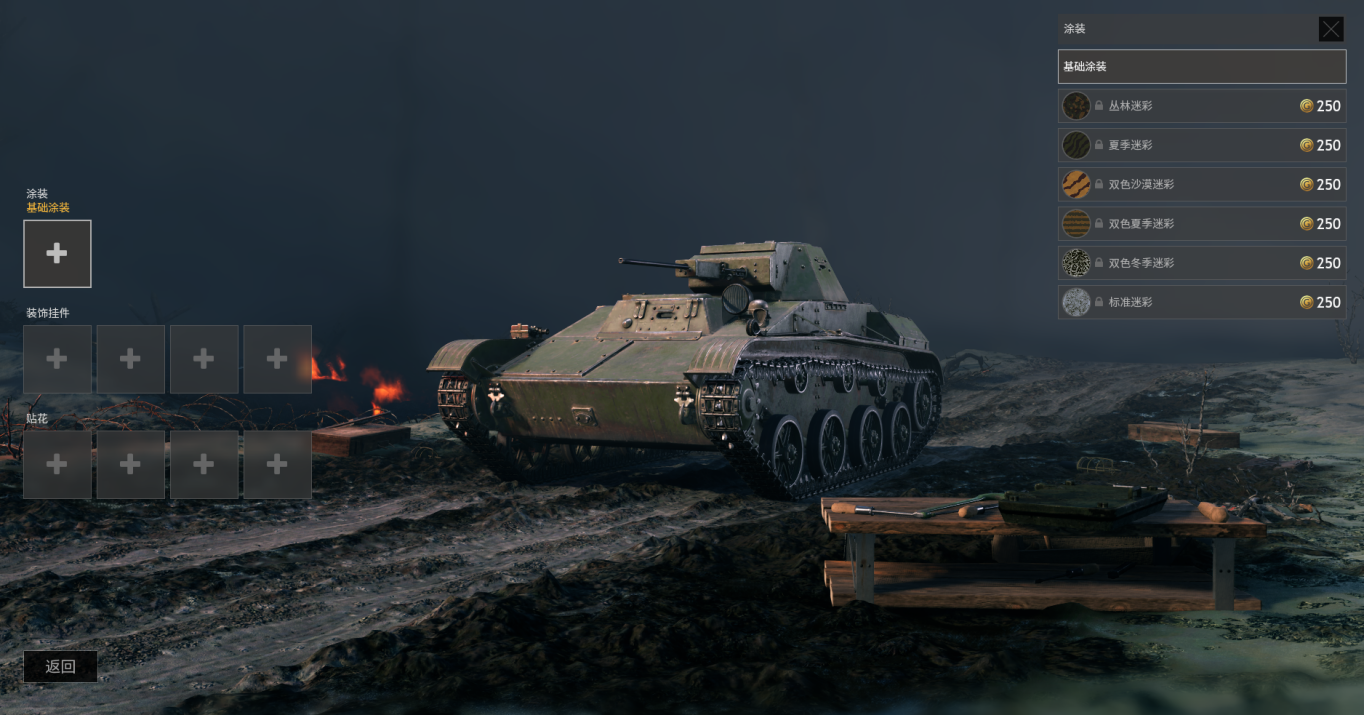This screenshot has width=1364, height=715.
Task: Select the 基础涂装 base paint entry
Action: click(1201, 67)
